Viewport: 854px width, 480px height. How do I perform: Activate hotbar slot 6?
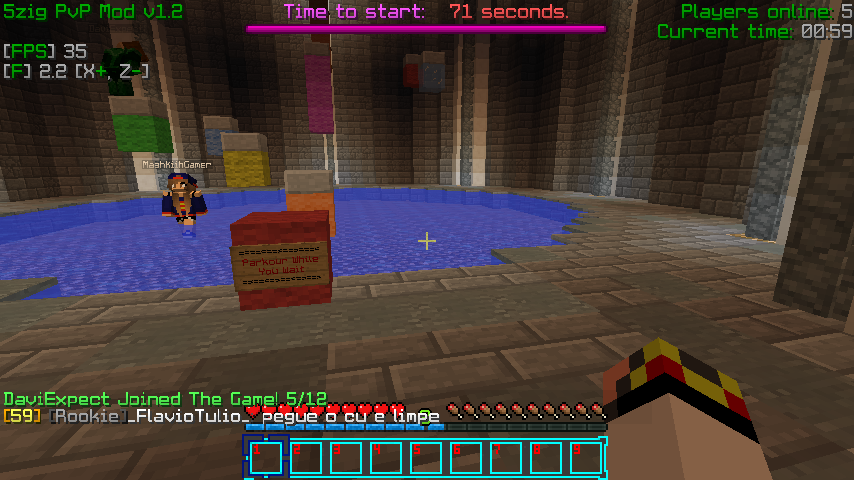(466, 458)
